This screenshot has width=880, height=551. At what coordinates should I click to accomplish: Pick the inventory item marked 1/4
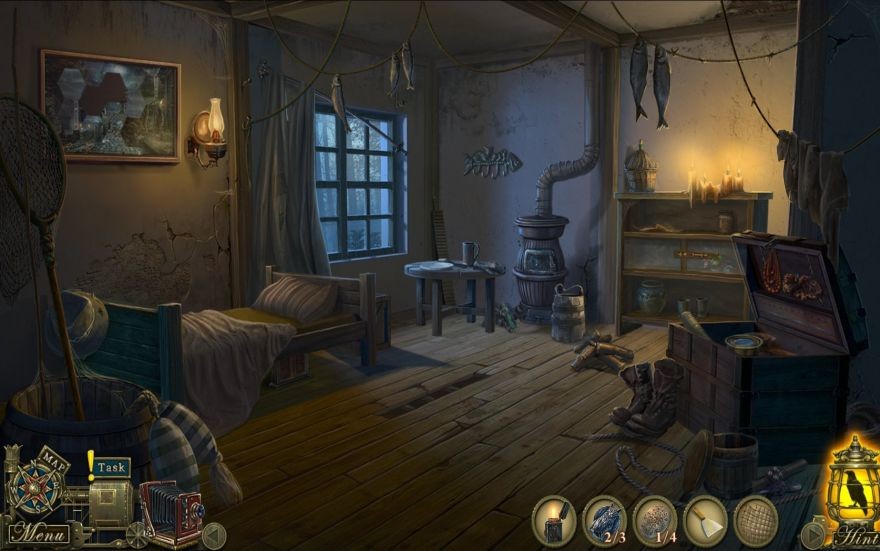pos(654,520)
